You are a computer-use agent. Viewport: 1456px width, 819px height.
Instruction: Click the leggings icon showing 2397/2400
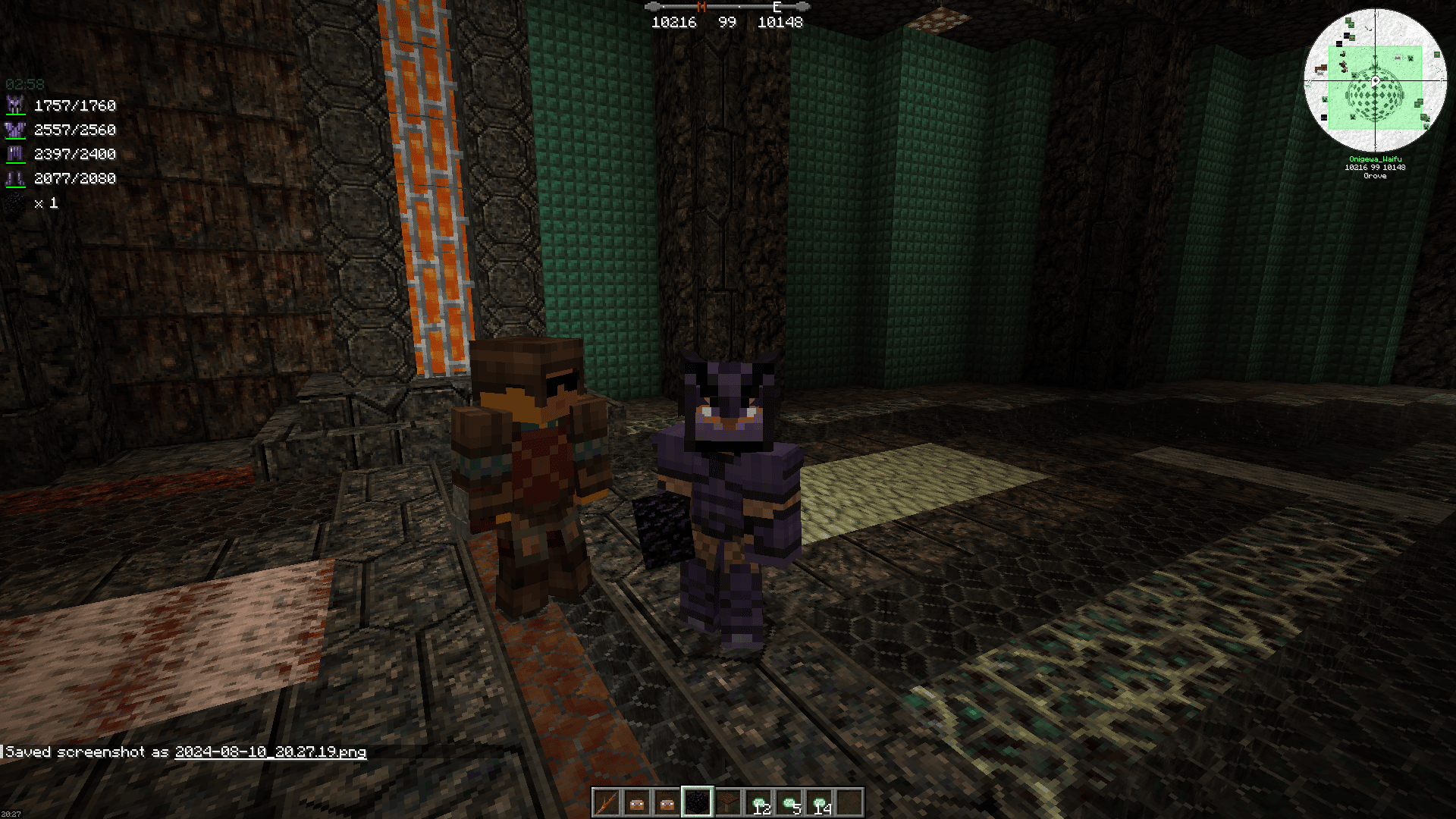click(x=17, y=154)
